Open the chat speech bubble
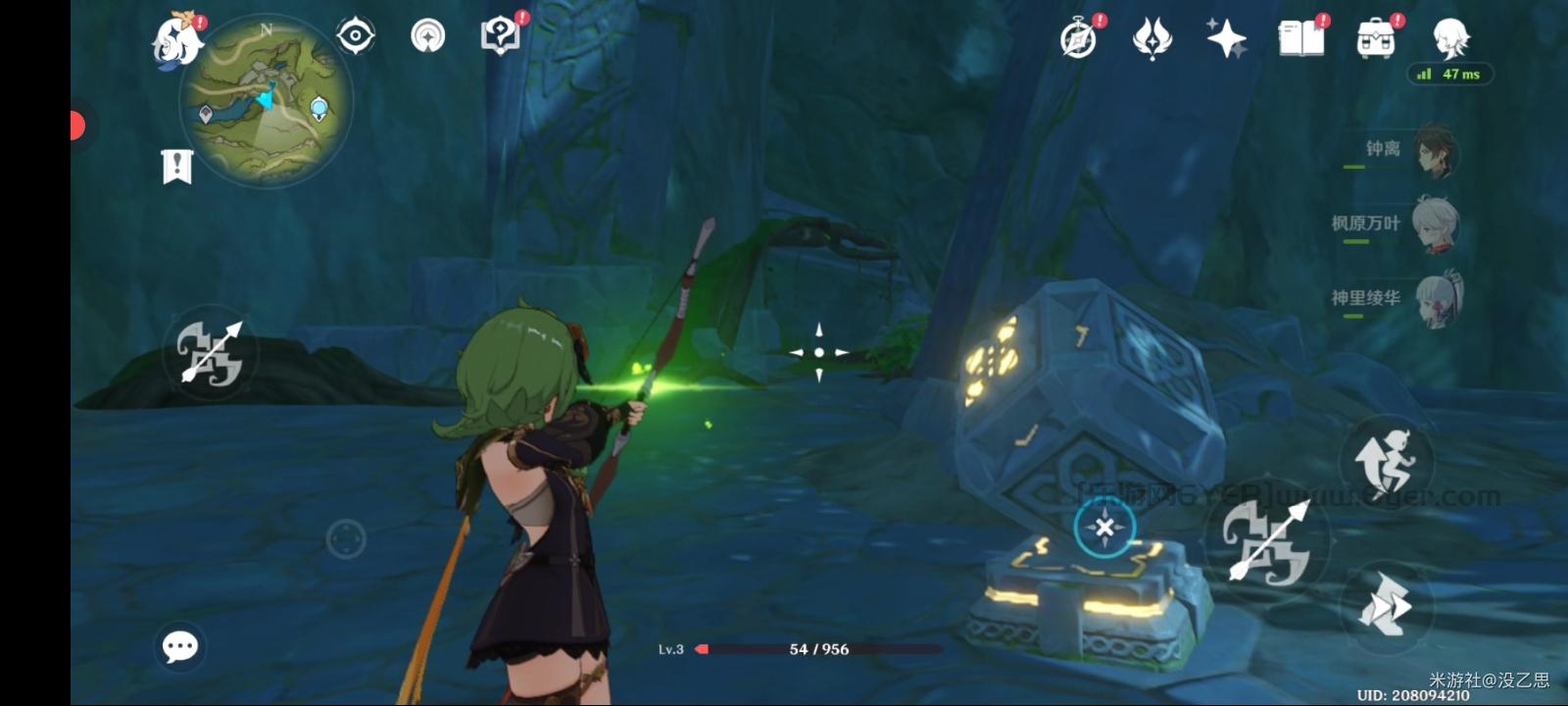The width and height of the screenshot is (1568, 706). [x=180, y=646]
